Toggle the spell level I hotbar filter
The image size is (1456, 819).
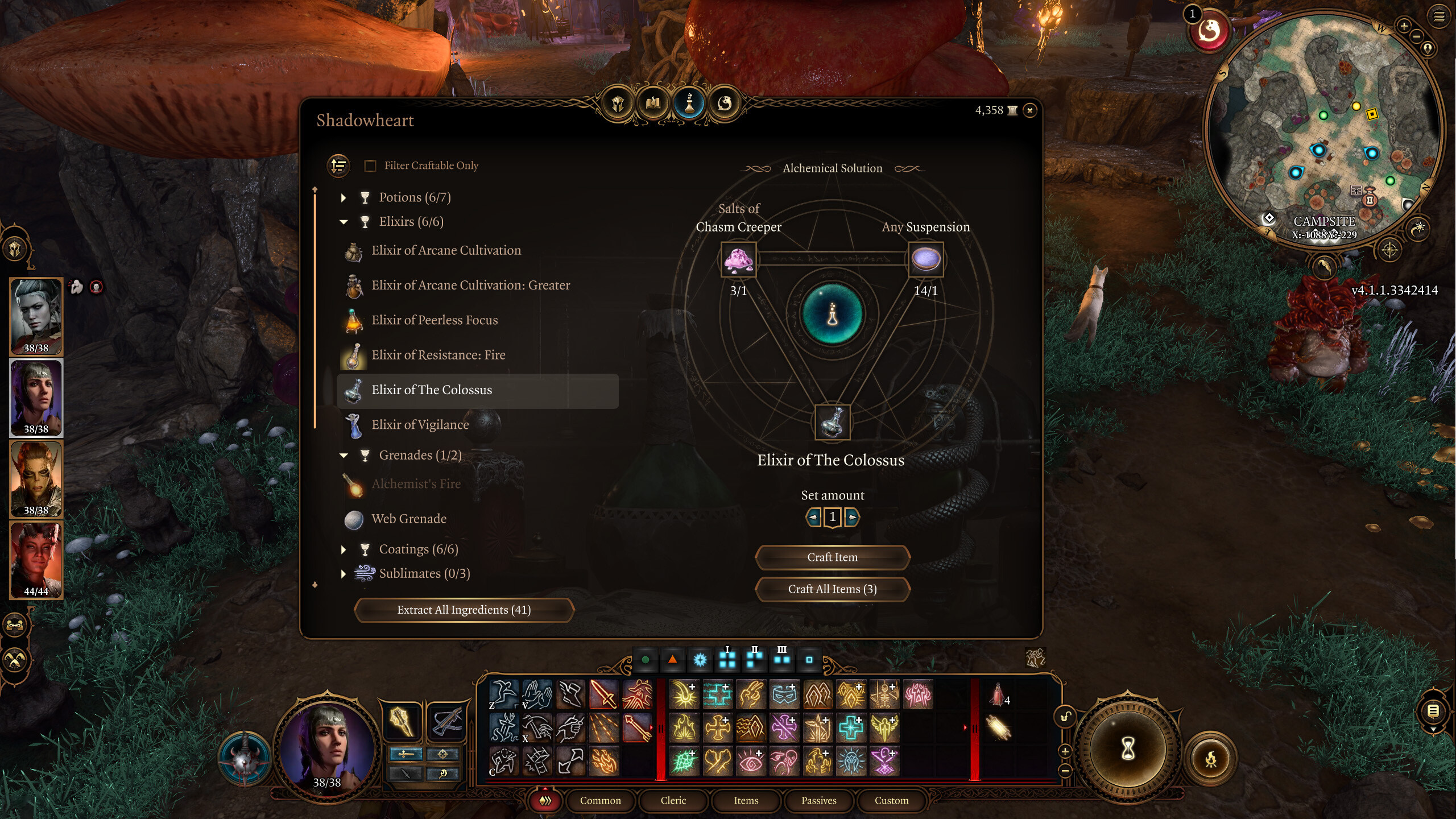727,660
